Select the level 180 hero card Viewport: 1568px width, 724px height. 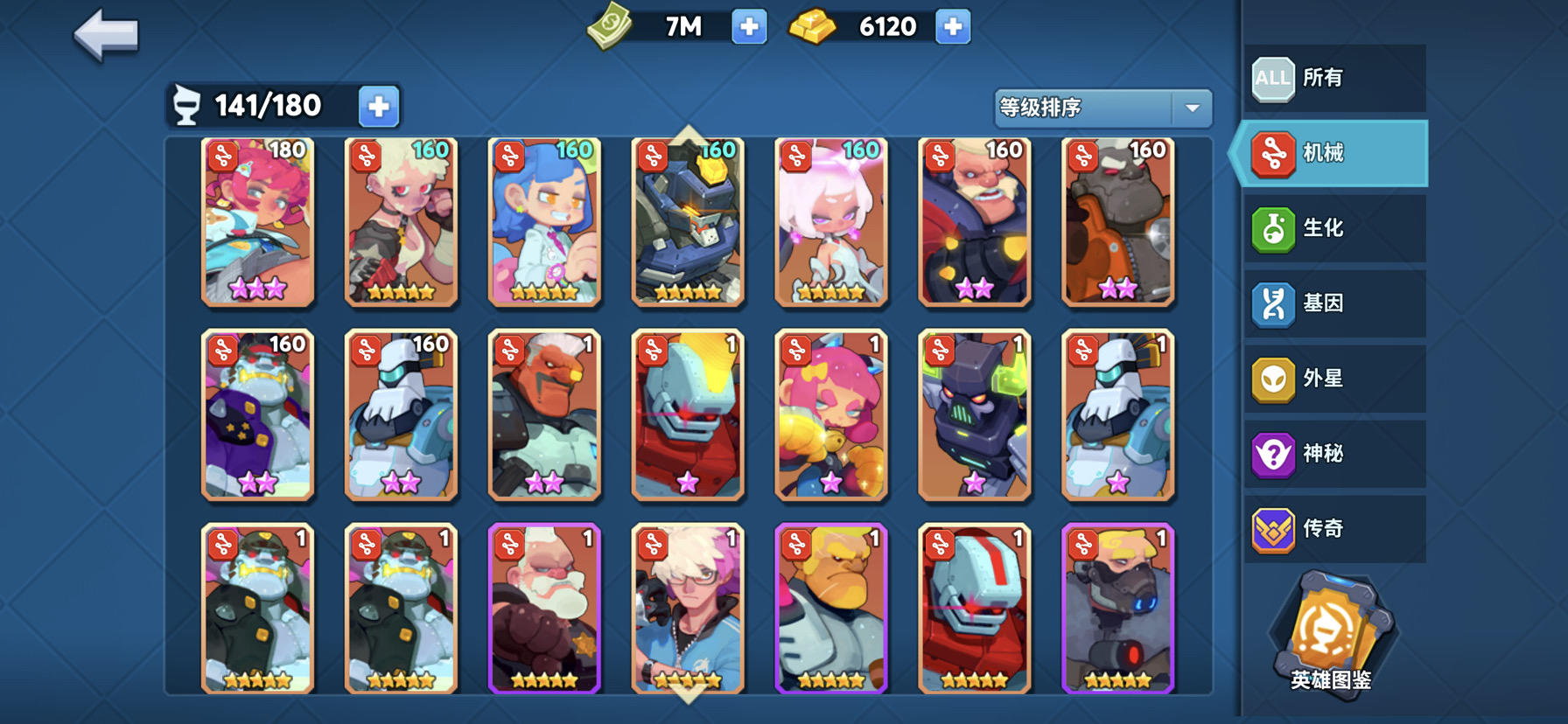pyautogui.click(x=256, y=221)
